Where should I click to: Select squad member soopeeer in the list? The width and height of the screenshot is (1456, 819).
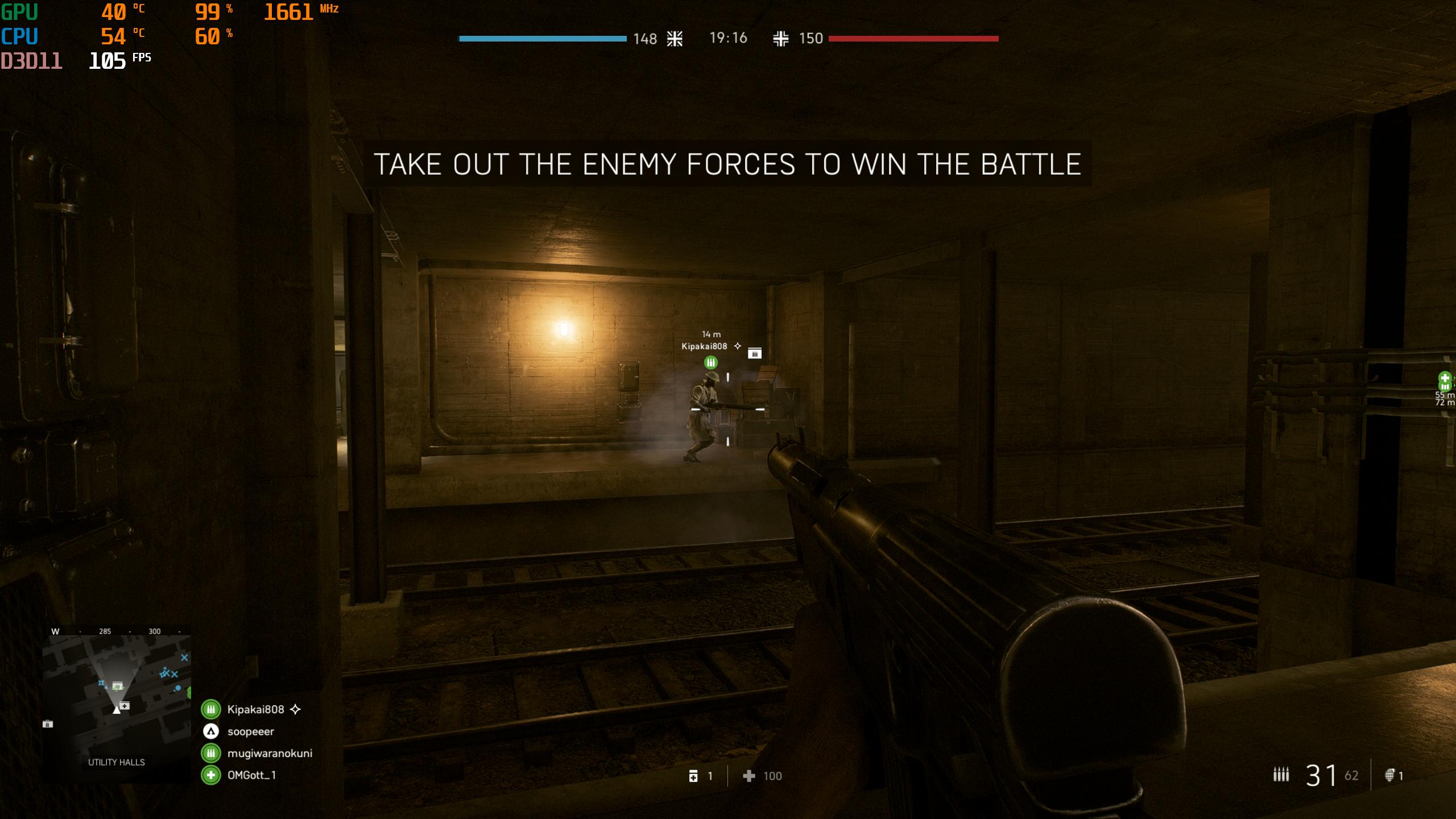(250, 731)
